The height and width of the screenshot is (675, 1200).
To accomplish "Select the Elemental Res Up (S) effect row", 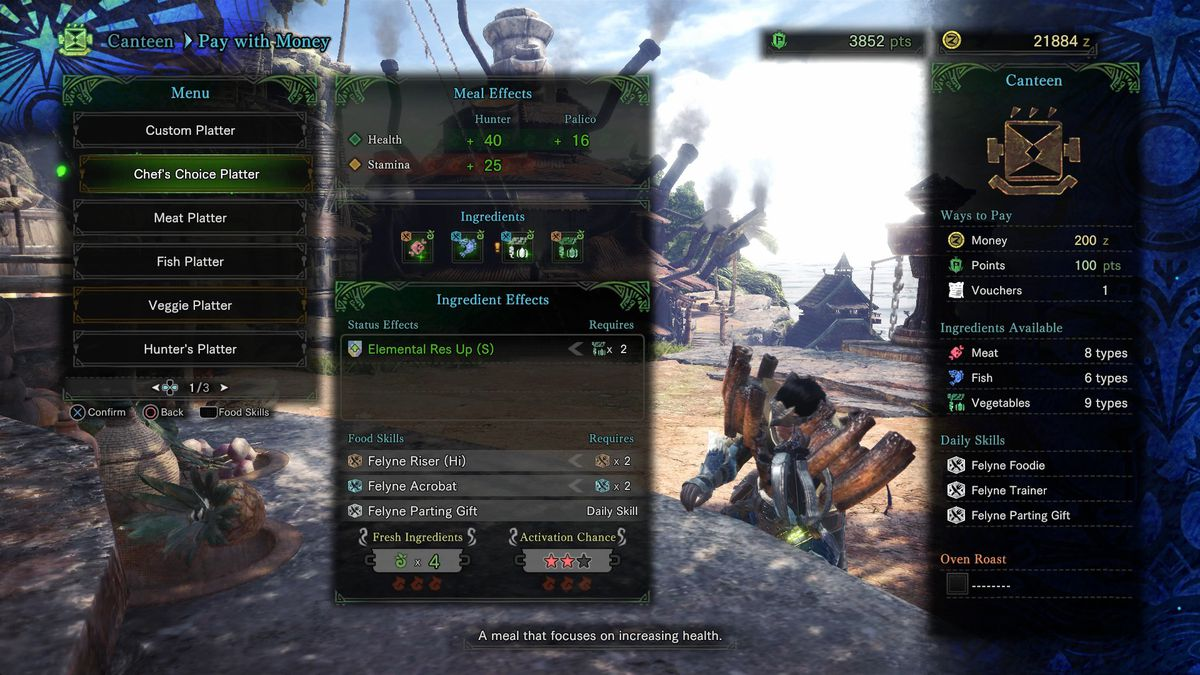I will pos(492,349).
